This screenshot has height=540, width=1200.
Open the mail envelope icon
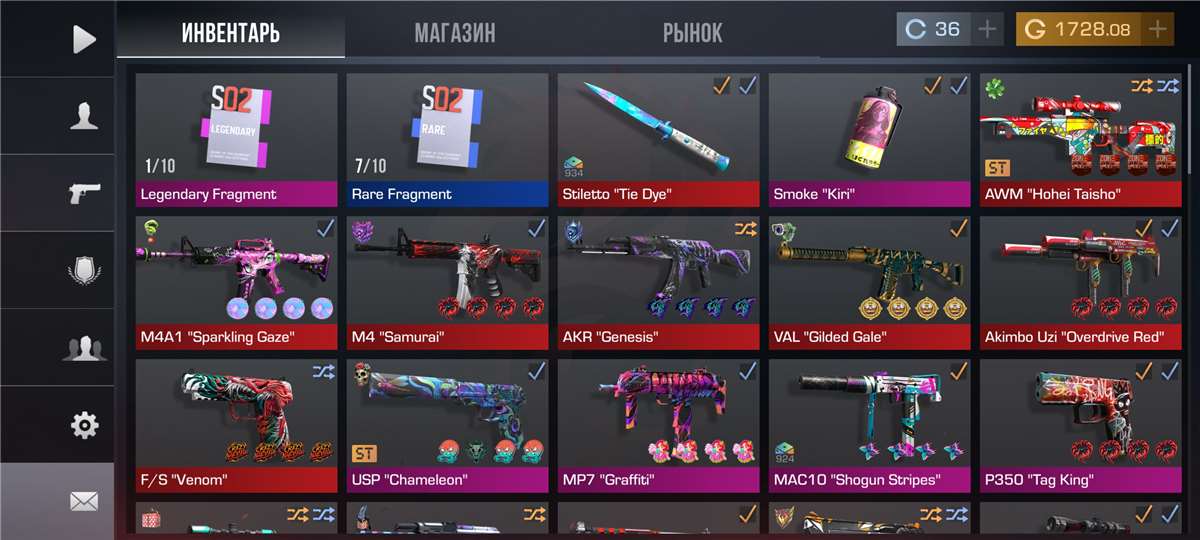pyautogui.click(x=84, y=501)
